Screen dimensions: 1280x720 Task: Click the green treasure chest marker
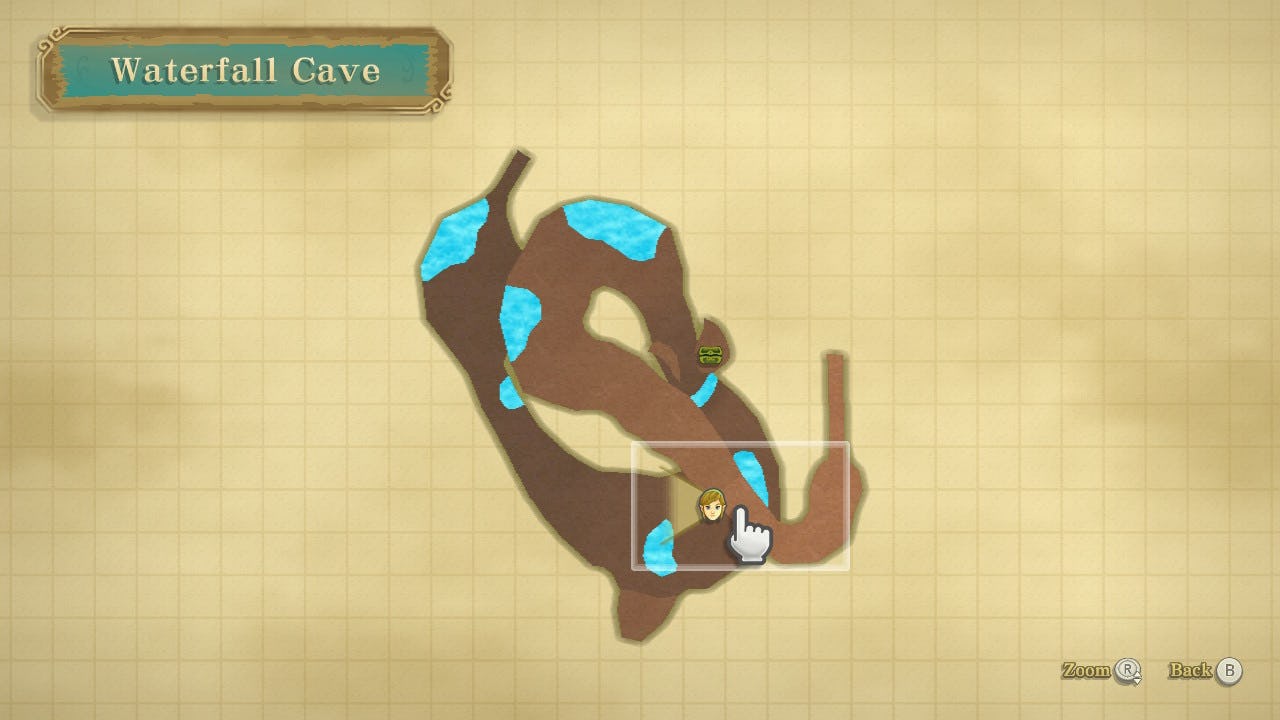[x=711, y=354]
